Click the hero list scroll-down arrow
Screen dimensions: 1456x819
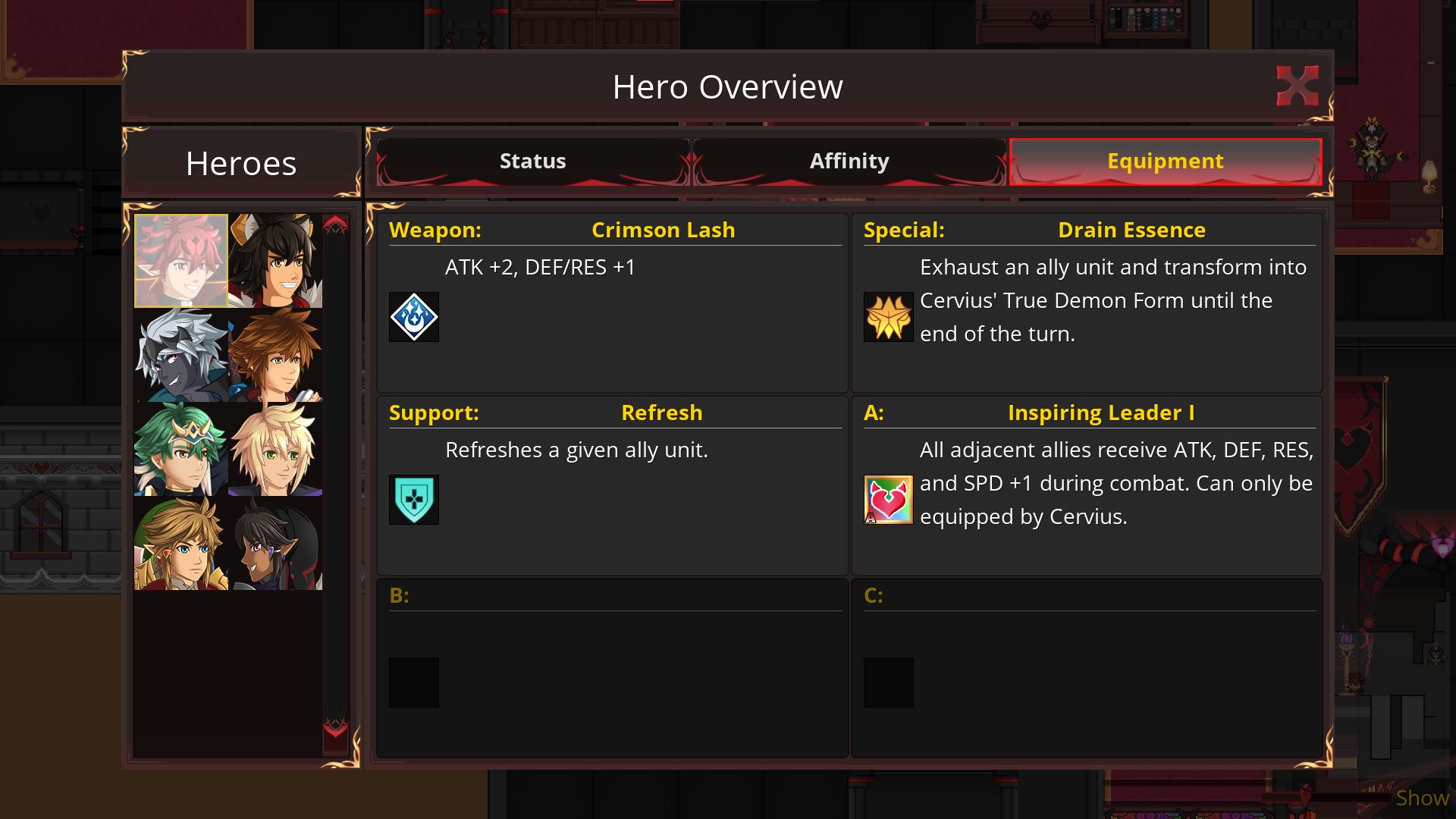pyautogui.click(x=335, y=729)
